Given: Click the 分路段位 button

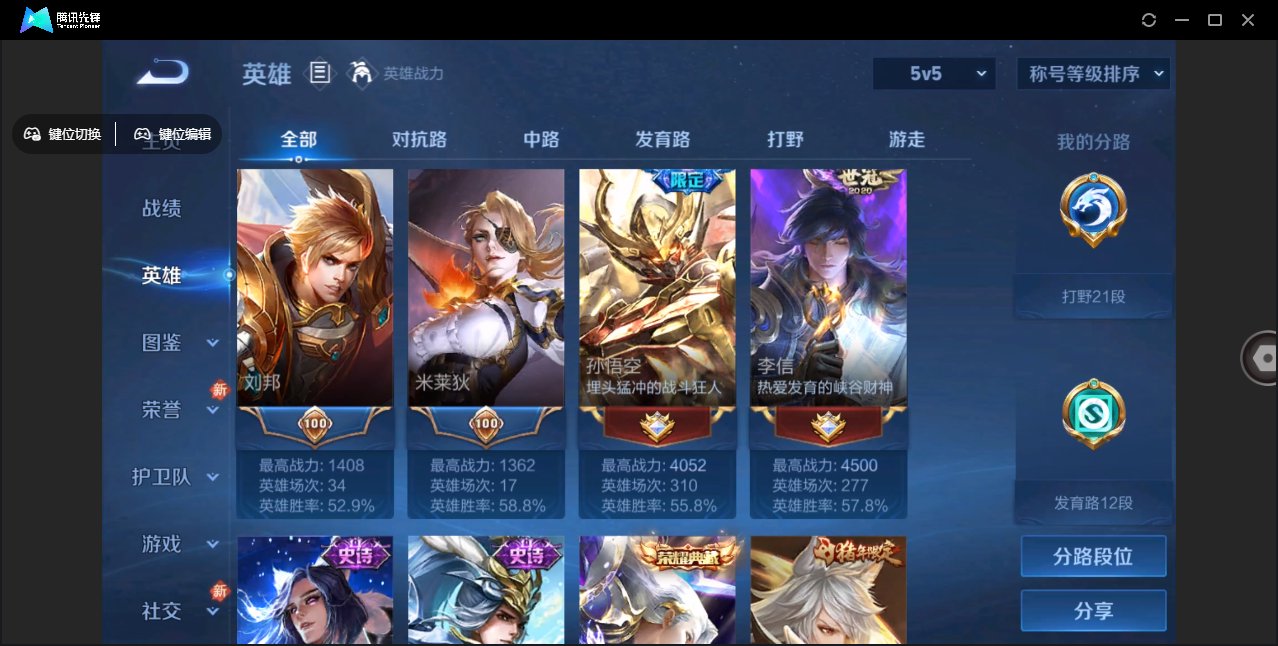Looking at the screenshot, I should (1093, 556).
